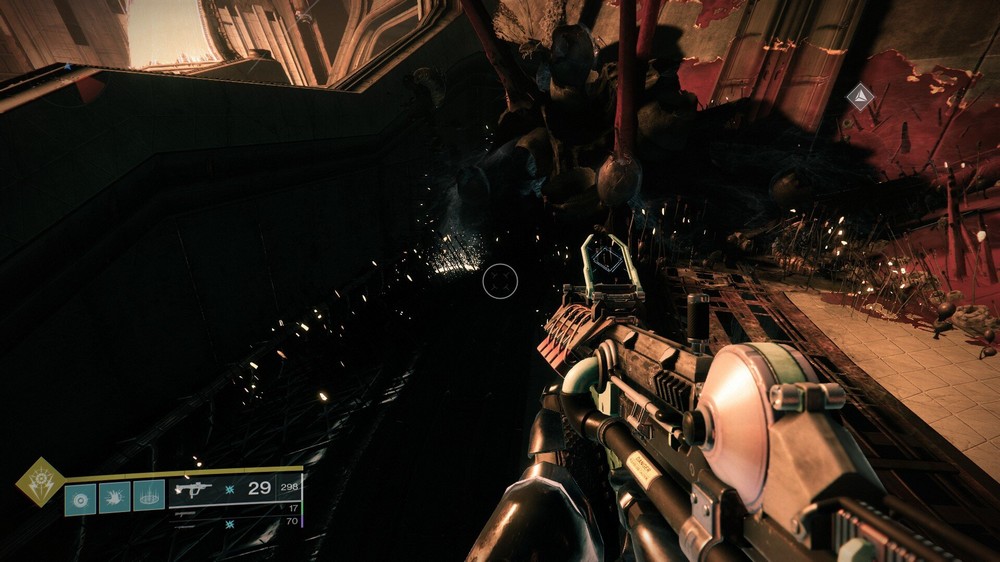Activate the golden diamond super ability icon
This screenshot has height=562, width=1000.
pyautogui.click(x=39, y=481)
